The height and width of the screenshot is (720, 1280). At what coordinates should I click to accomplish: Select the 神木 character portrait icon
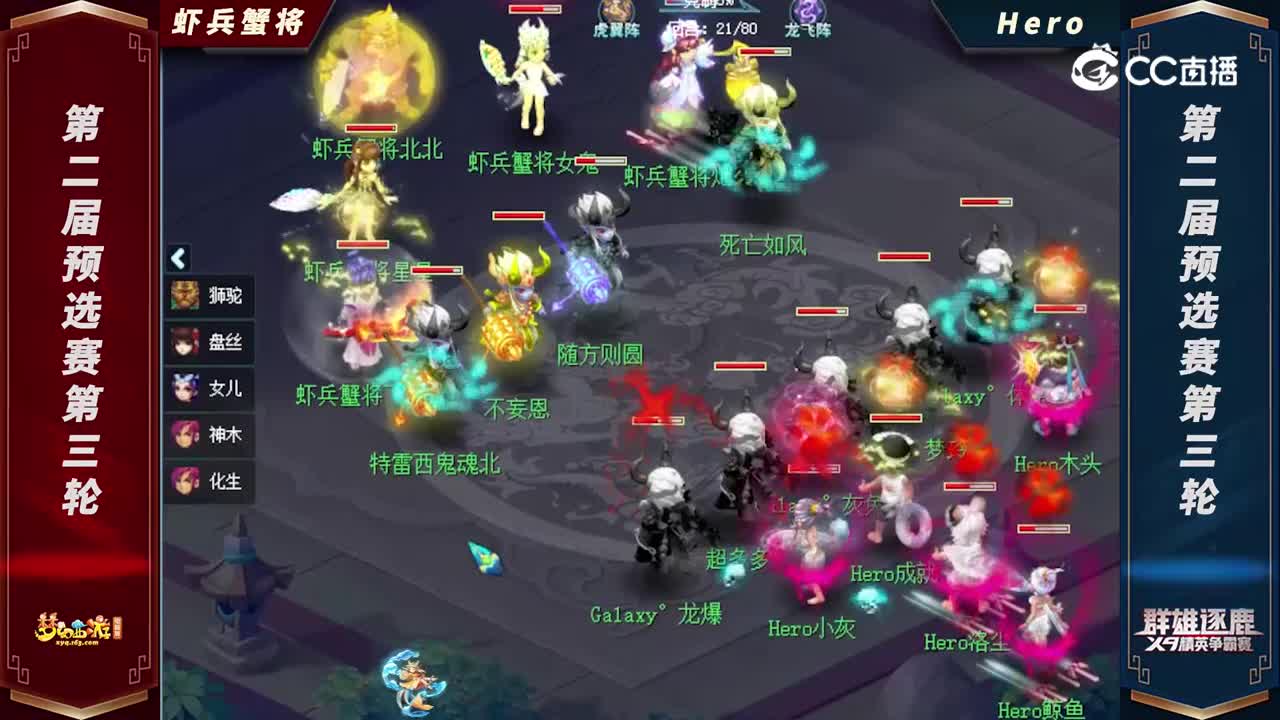coord(186,435)
